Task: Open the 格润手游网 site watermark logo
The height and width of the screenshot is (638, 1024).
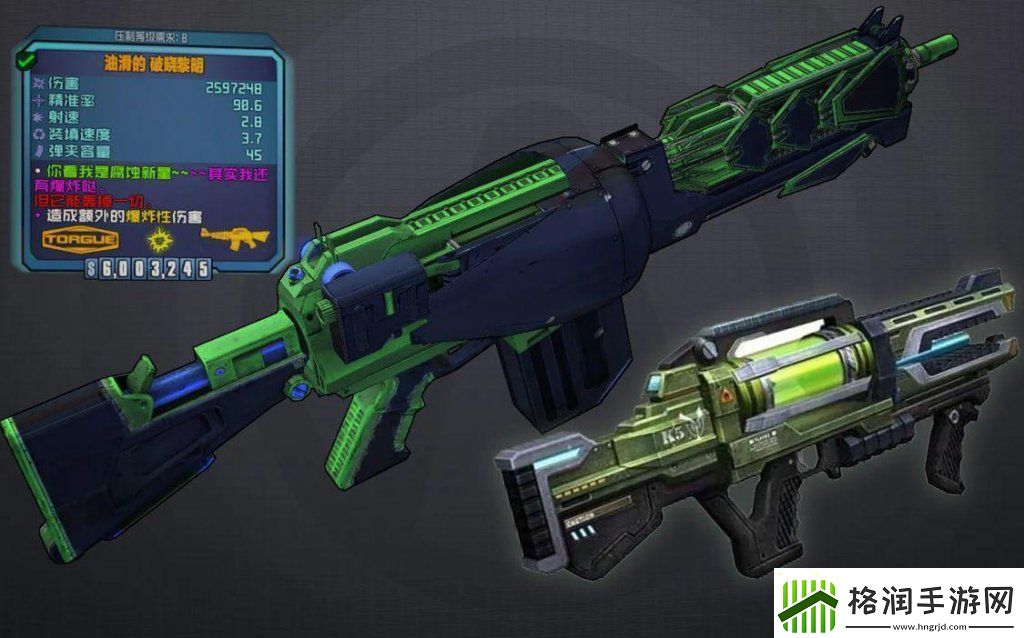Action: pos(898,603)
